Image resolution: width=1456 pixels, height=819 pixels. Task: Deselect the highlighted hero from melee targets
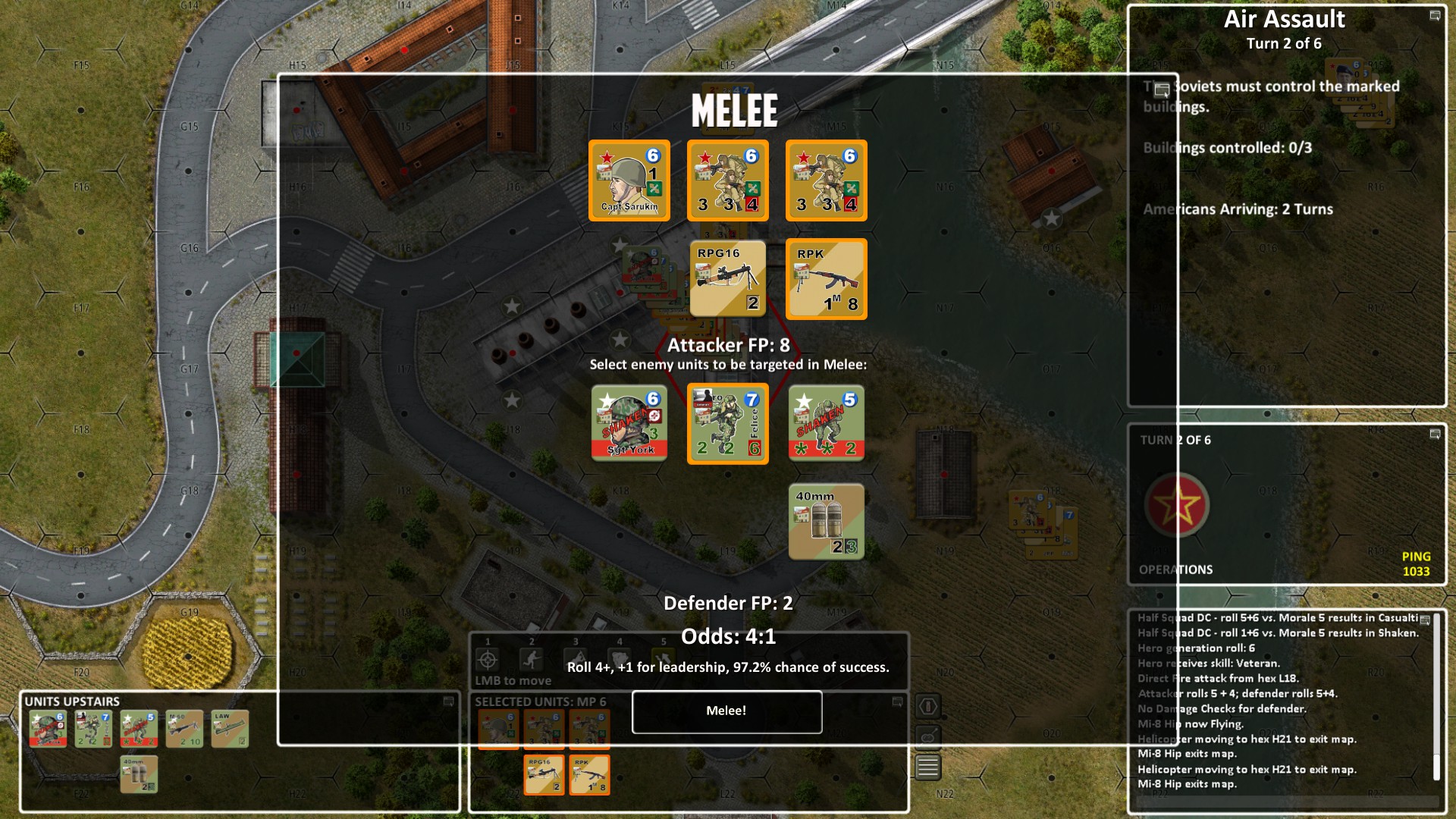[727, 423]
